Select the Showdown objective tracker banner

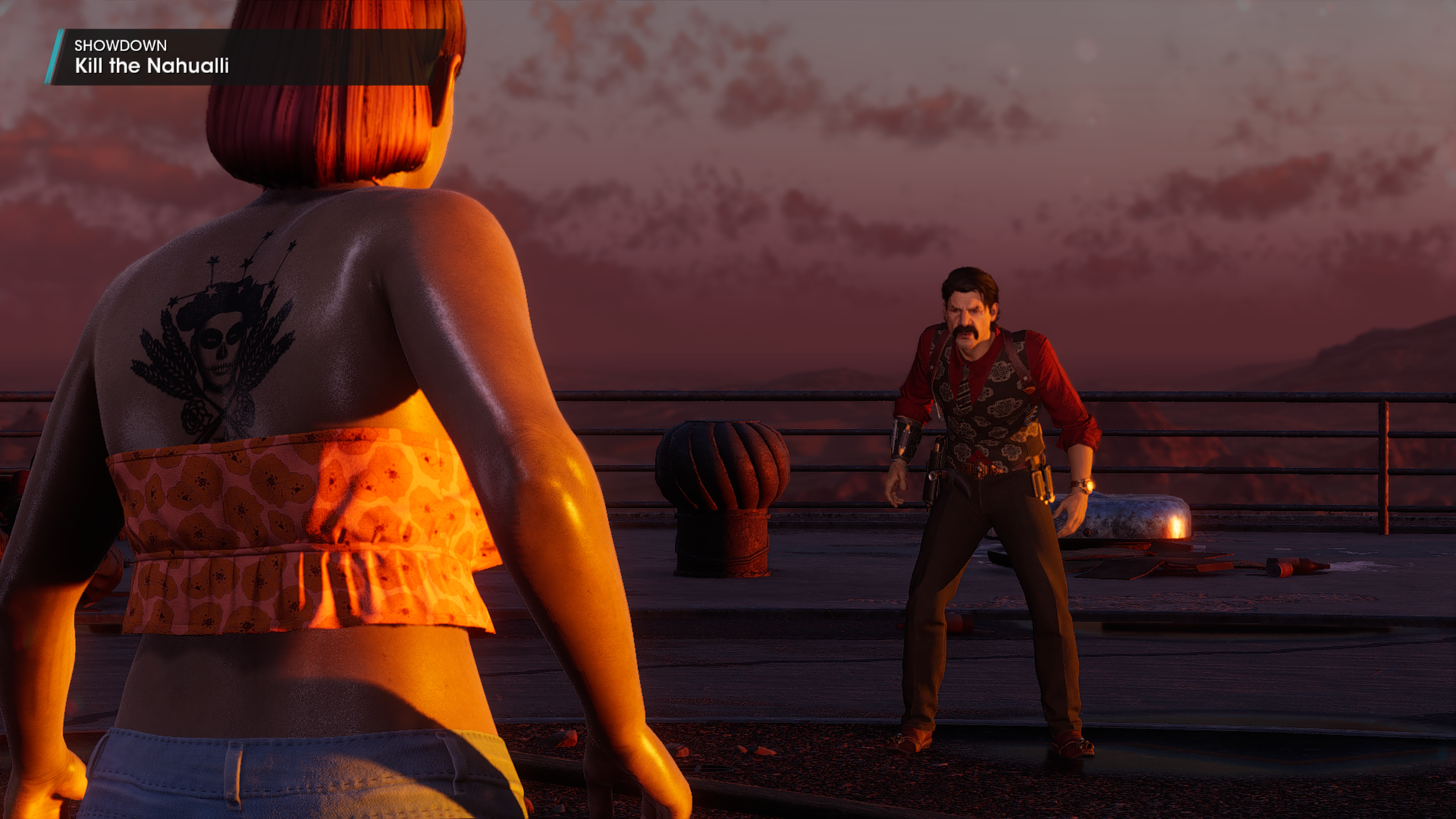pyautogui.click(x=243, y=57)
